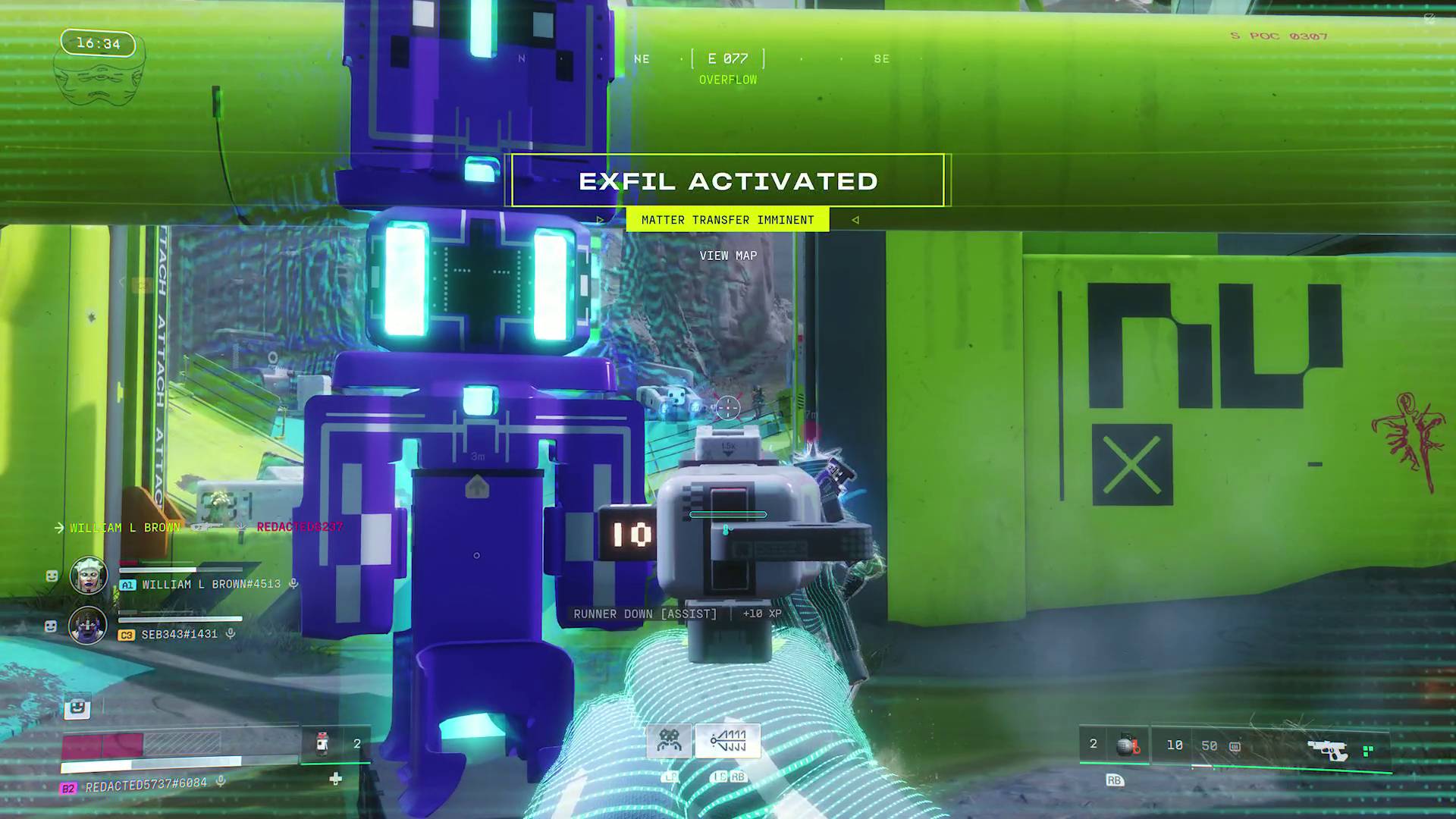Select the pistol weapon icon near the ammo counter
Viewport: 1456px width, 819px height.
(1329, 748)
